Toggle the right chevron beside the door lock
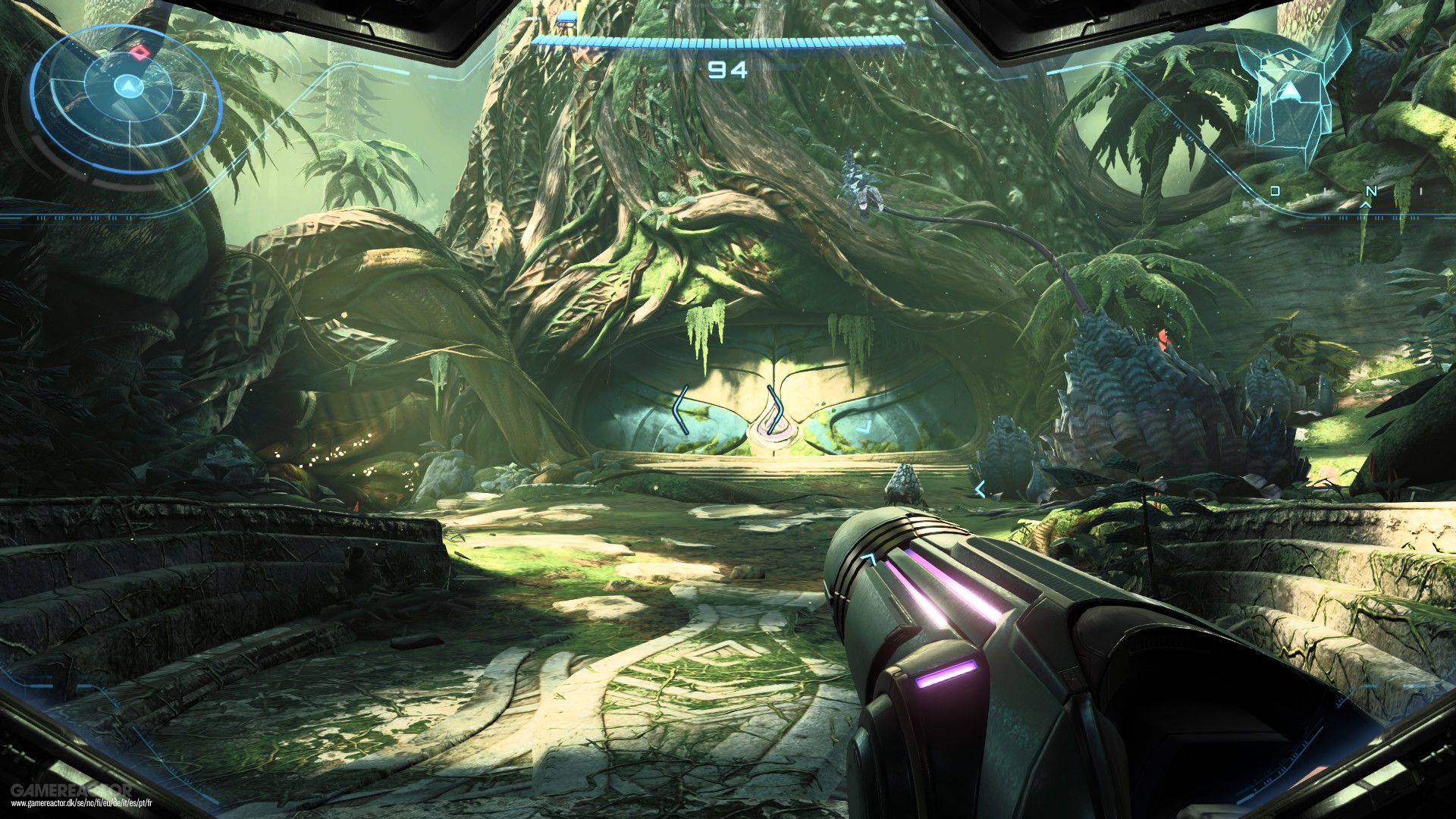This screenshot has width=1456, height=819. [x=781, y=412]
